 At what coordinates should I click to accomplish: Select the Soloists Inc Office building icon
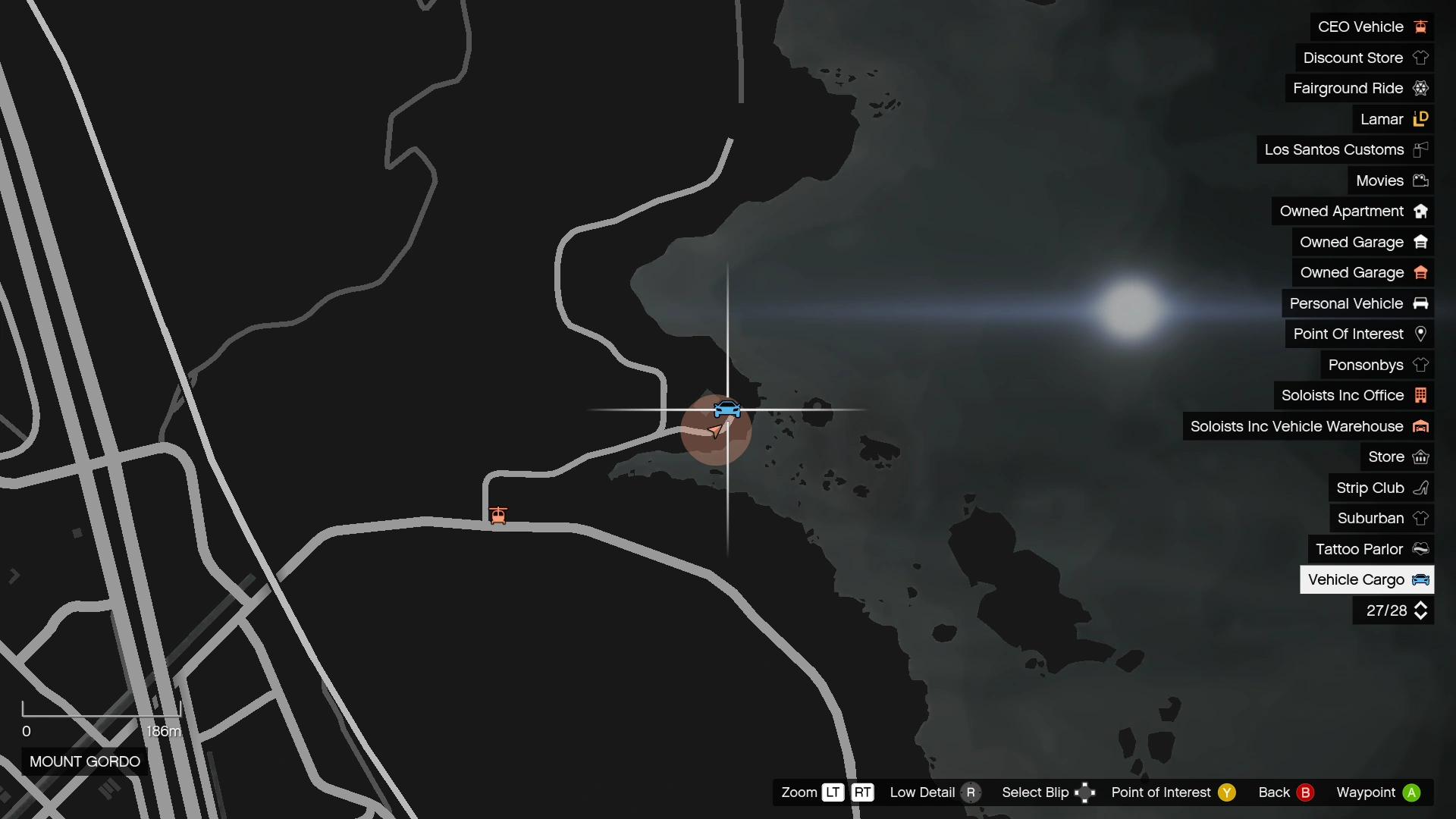coord(1421,395)
